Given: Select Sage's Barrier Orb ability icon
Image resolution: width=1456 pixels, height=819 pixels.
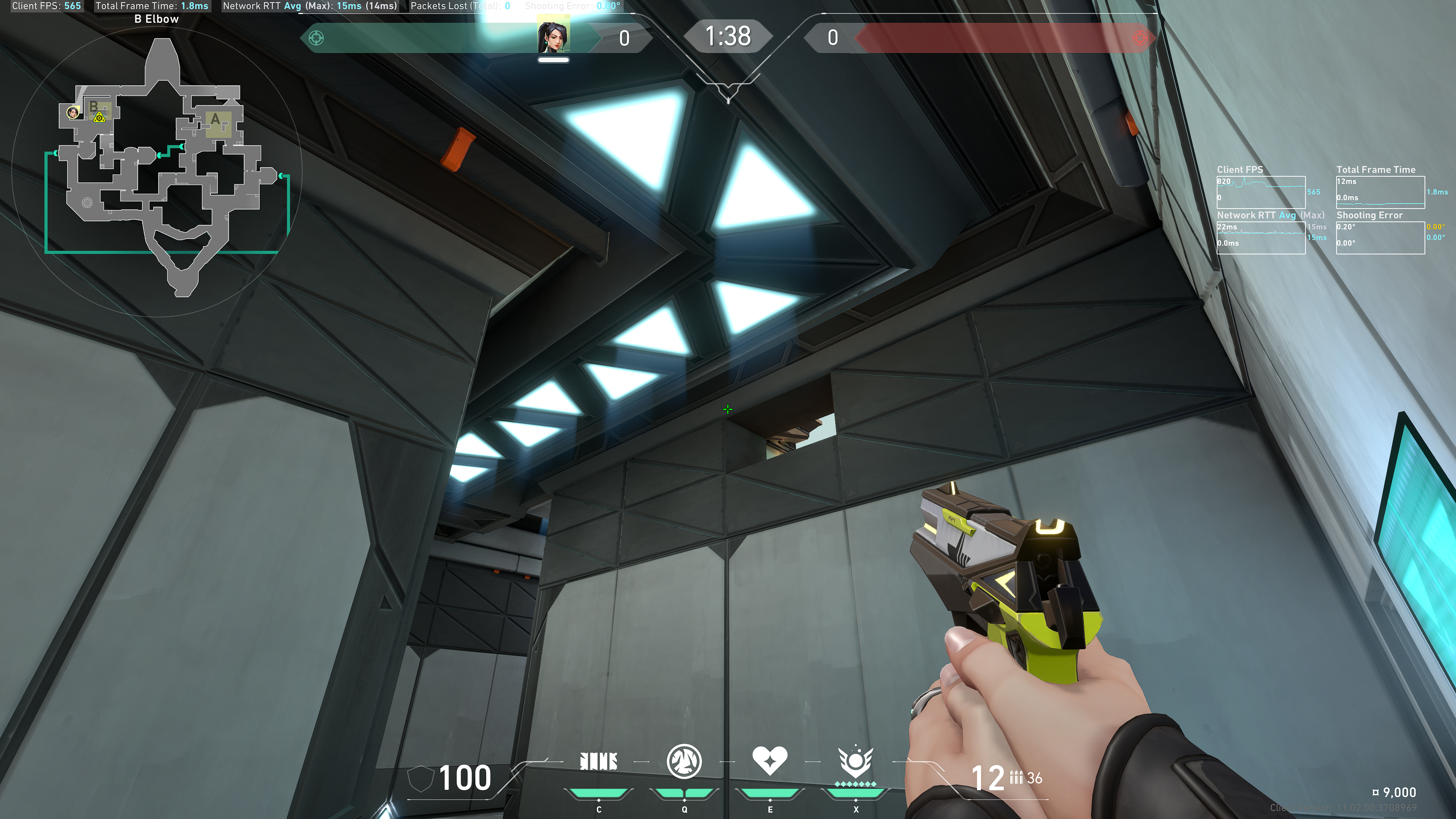Looking at the screenshot, I should (599, 761).
